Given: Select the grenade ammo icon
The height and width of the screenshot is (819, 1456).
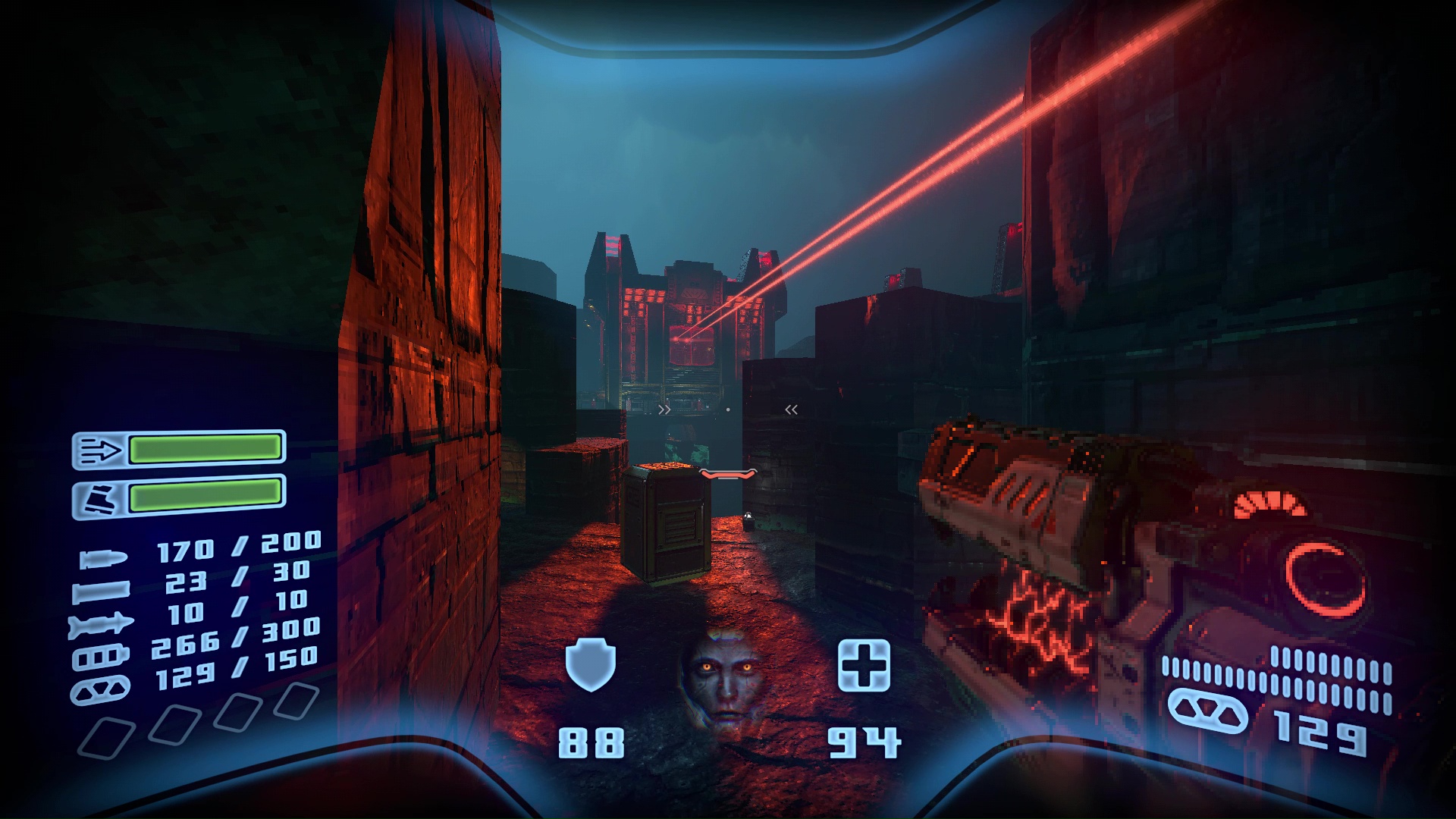Looking at the screenshot, I should 102,688.
